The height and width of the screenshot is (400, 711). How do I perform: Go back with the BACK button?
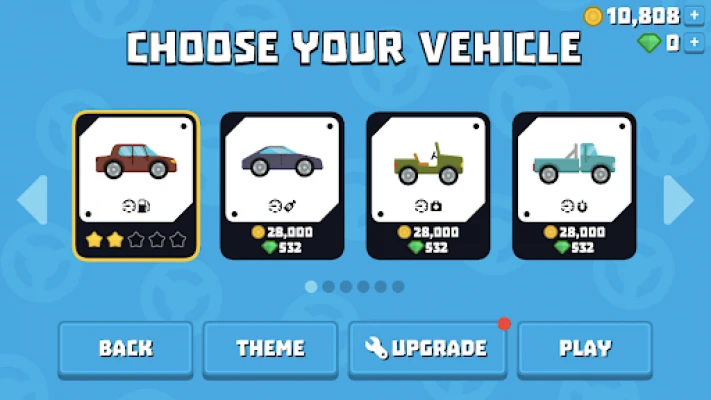[x=125, y=349]
